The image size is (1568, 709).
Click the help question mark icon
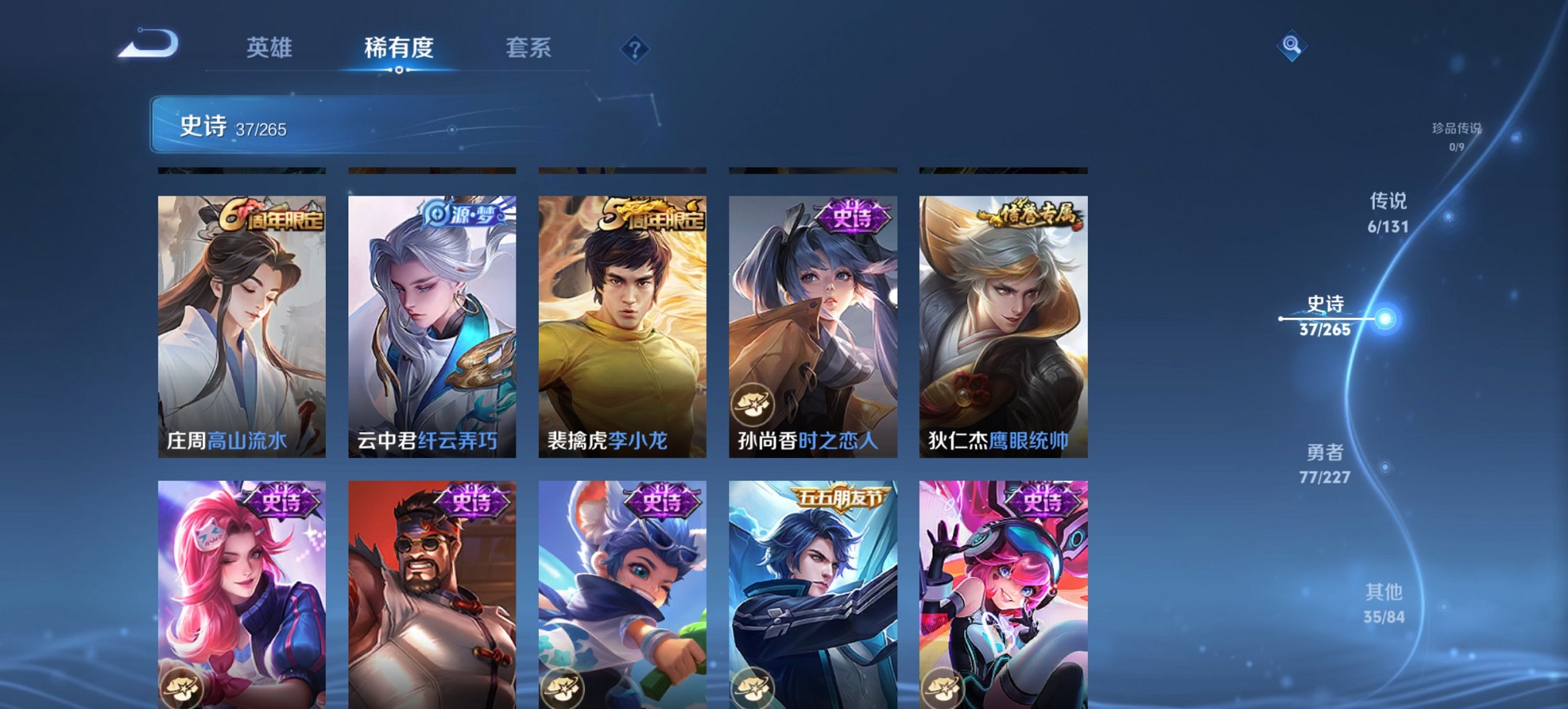(635, 49)
